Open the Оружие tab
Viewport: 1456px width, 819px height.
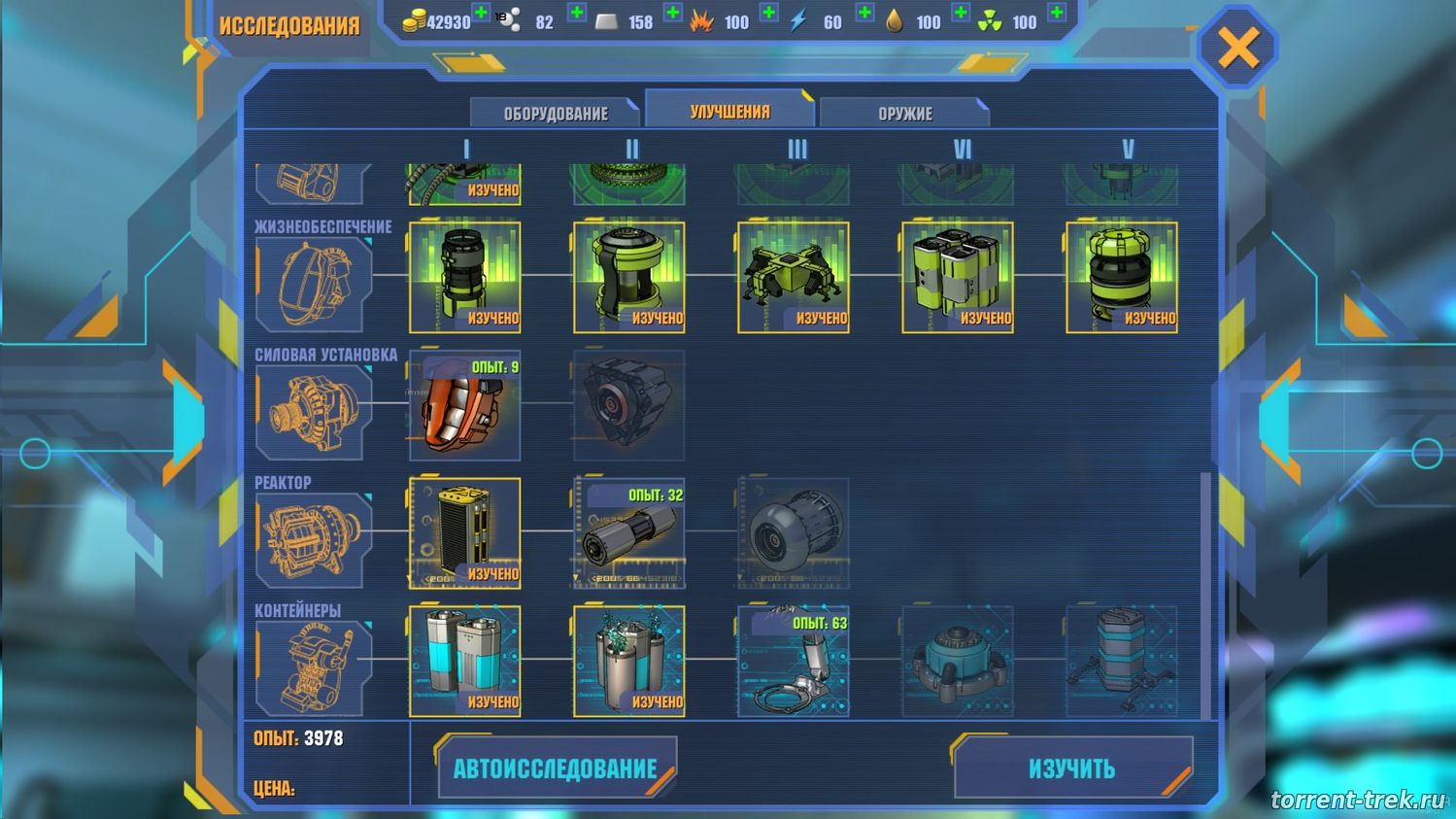(904, 113)
